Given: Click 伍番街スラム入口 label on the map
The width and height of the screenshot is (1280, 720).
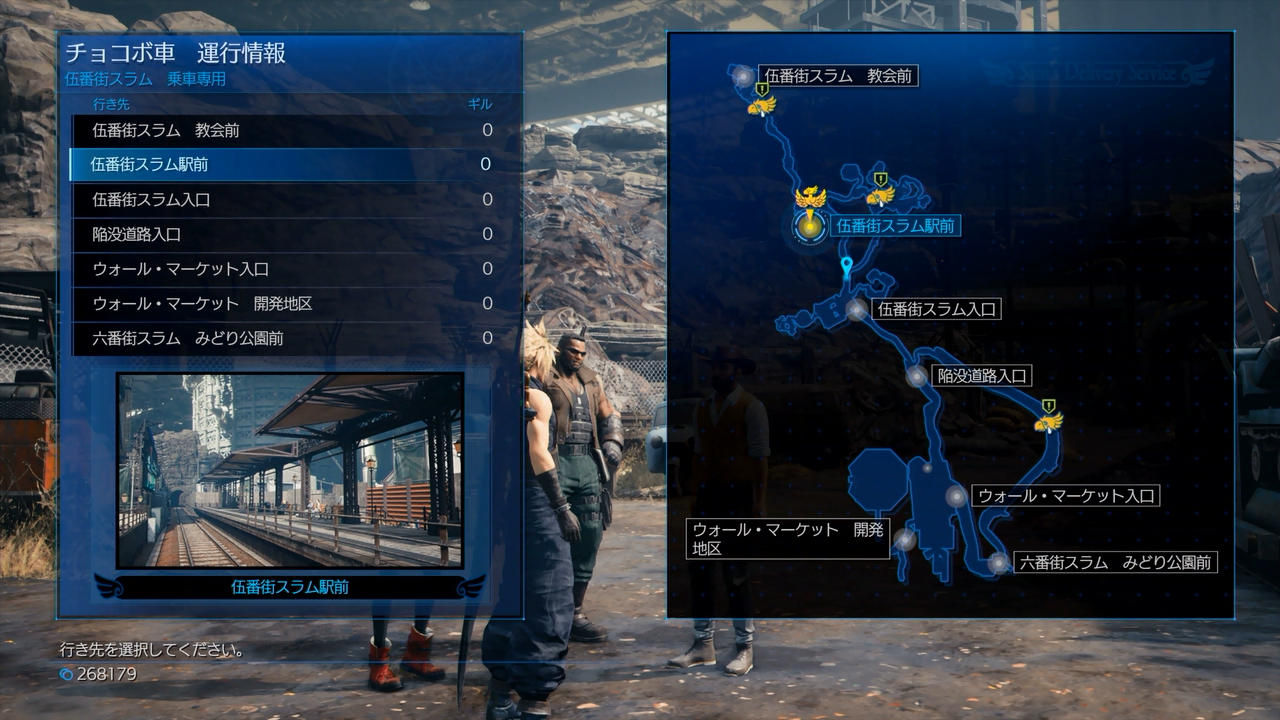Looking at the screenshot, I should pos(936,310).
